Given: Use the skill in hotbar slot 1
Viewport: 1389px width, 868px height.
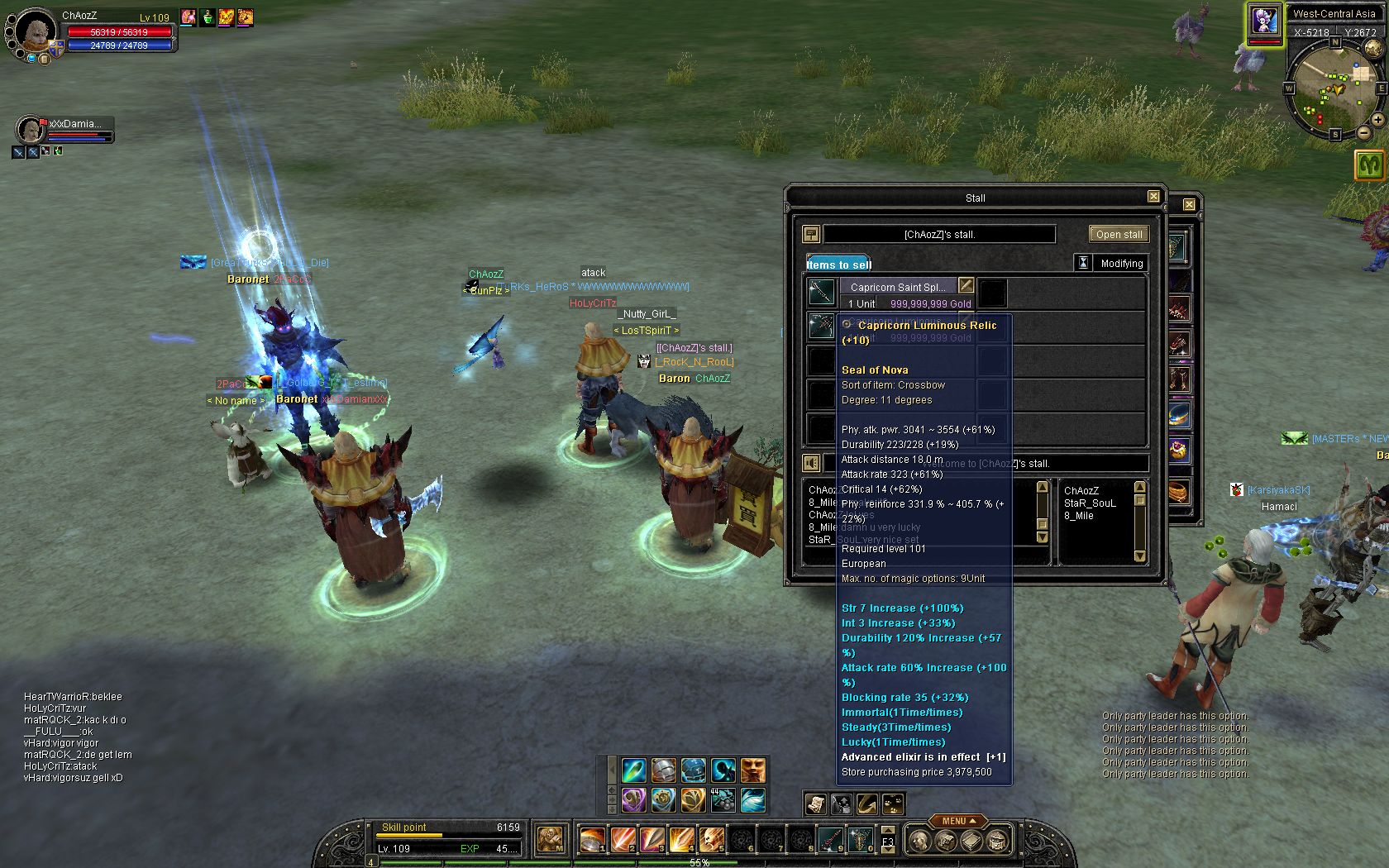Looking at the screenshot, I should (592, 840).
